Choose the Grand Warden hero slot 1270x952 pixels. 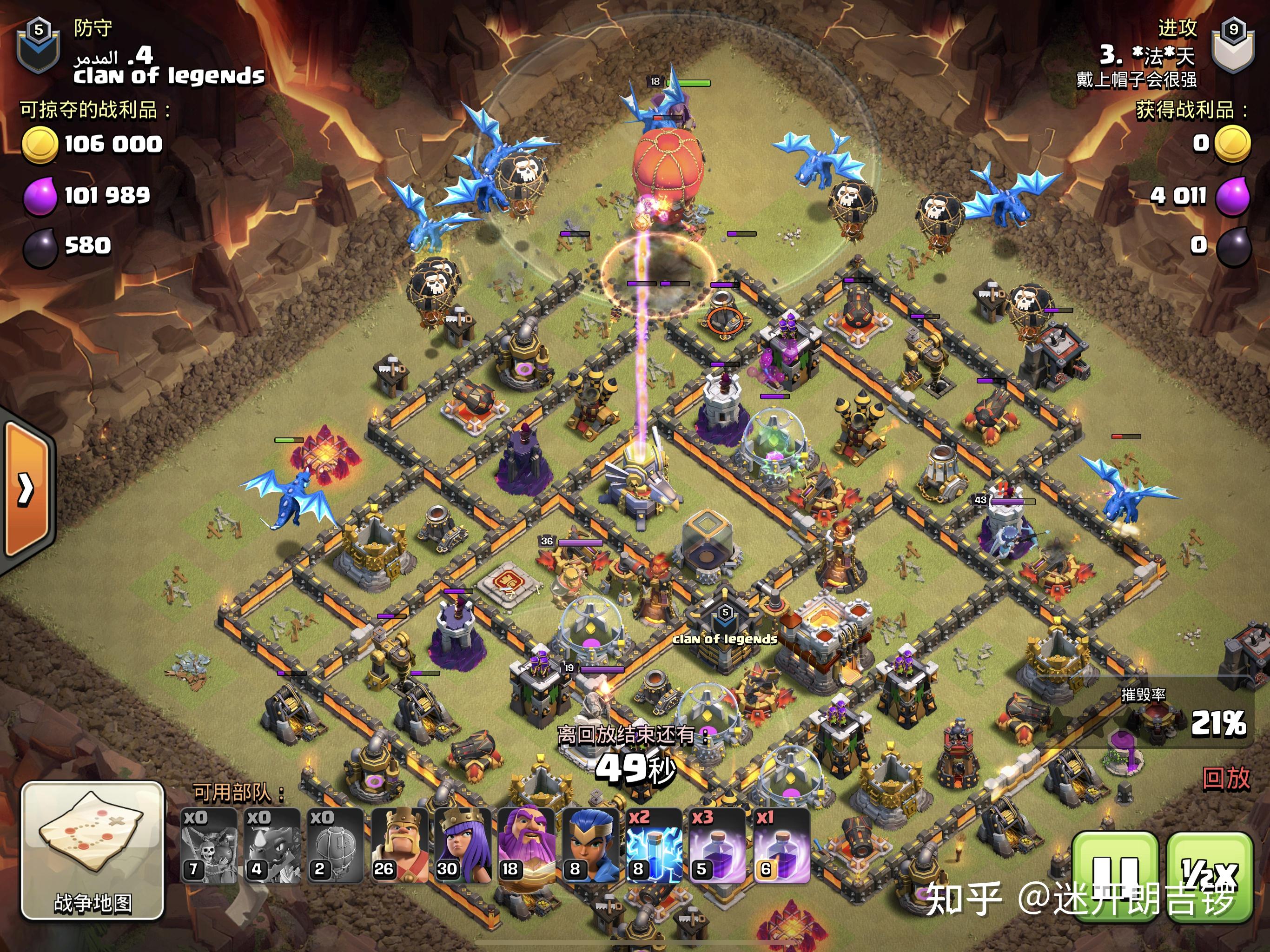526,845
